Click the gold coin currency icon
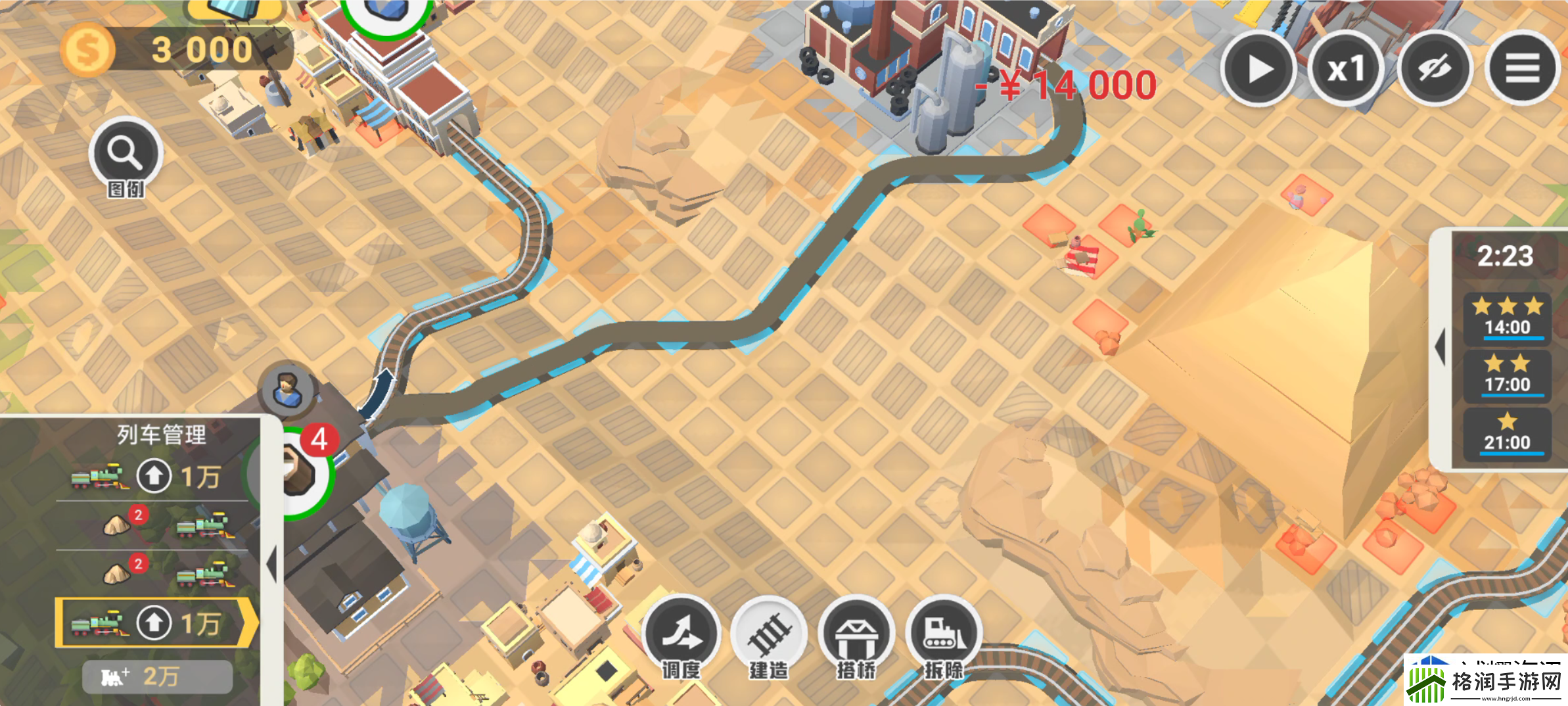This screenshot has height=706, width=1568. (87, 47)
